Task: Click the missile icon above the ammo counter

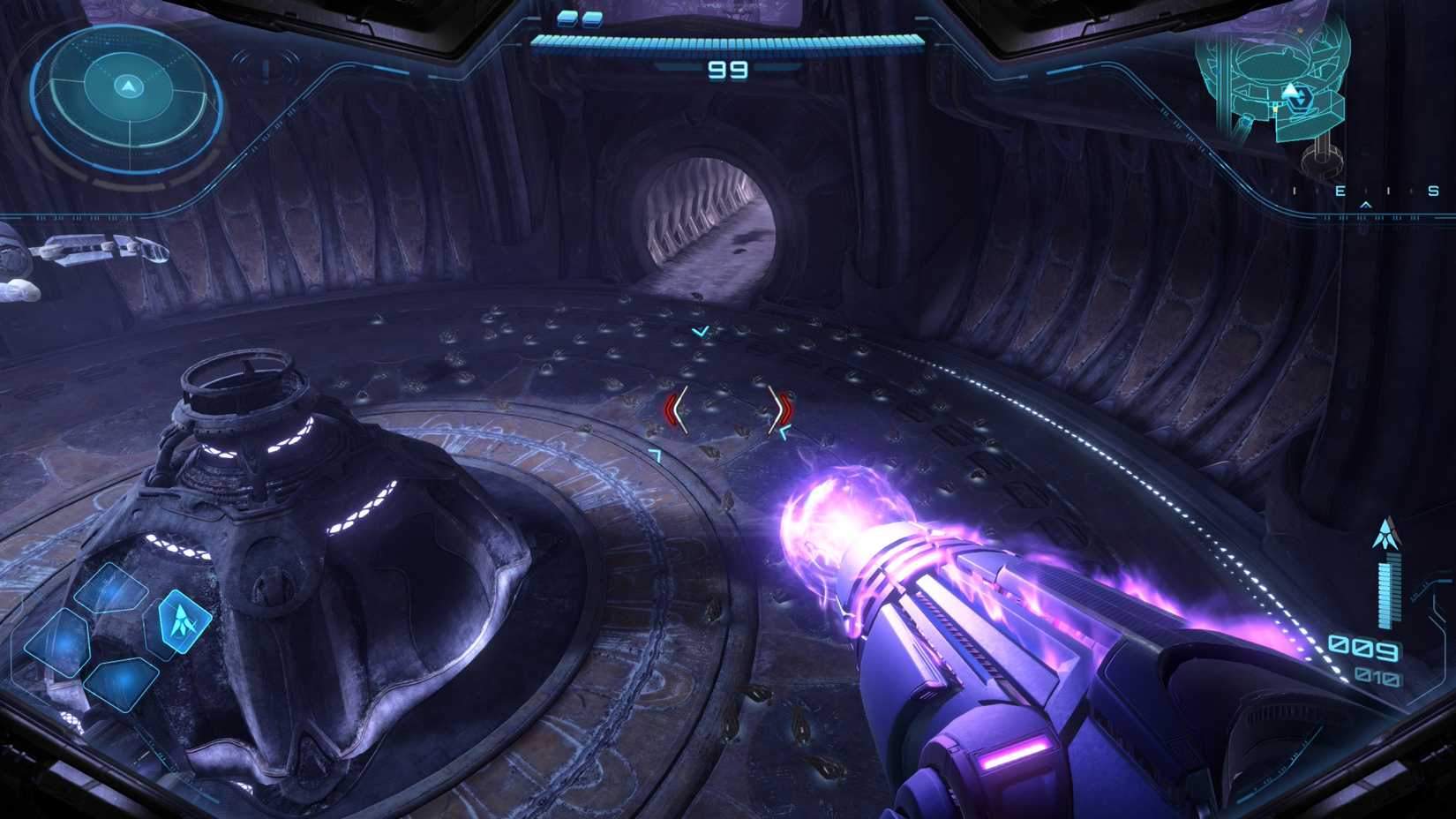Action: pyautogui.click(x=1387, y=532)
